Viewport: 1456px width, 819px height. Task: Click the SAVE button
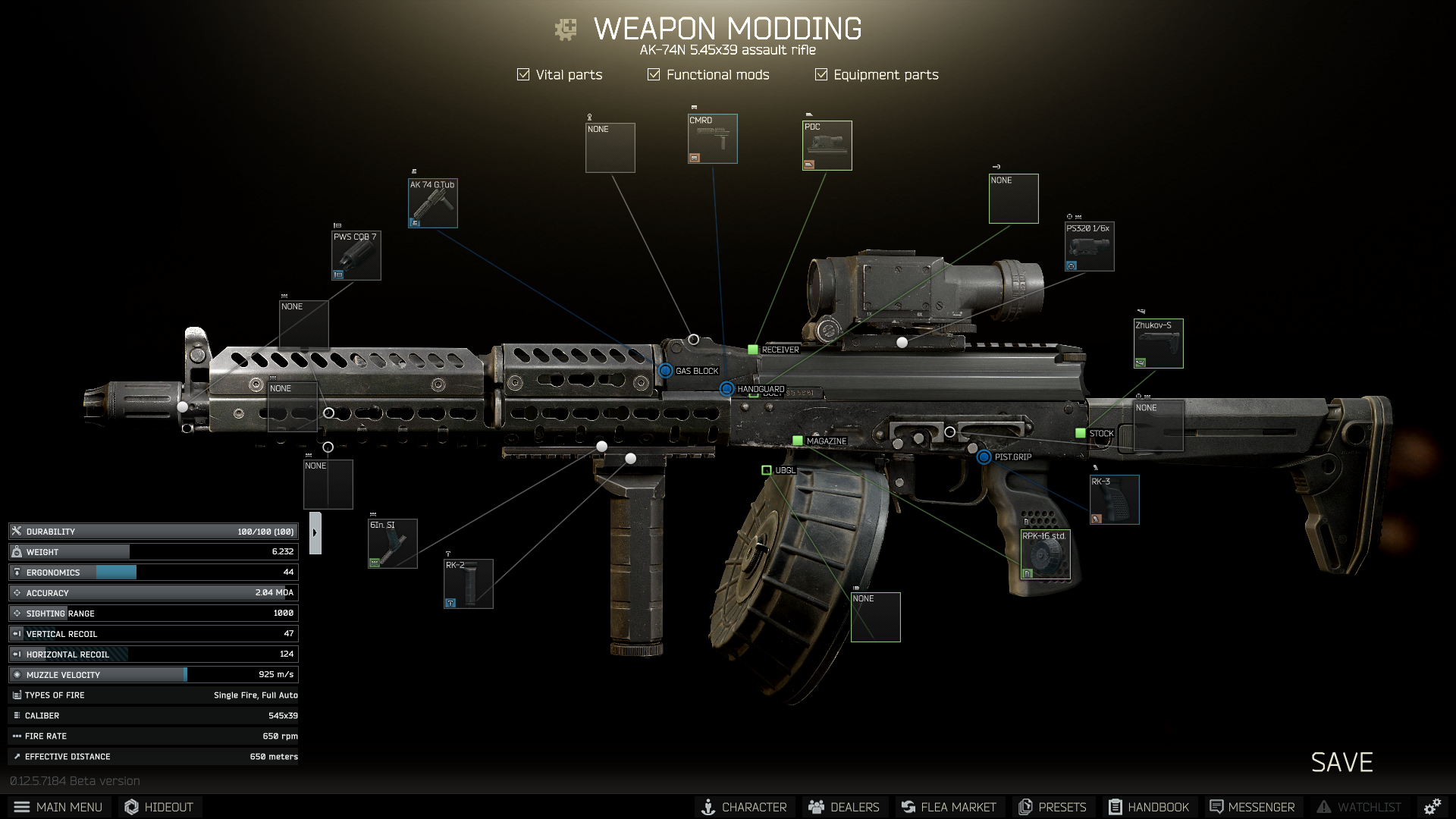click(x=1341, y=762)
